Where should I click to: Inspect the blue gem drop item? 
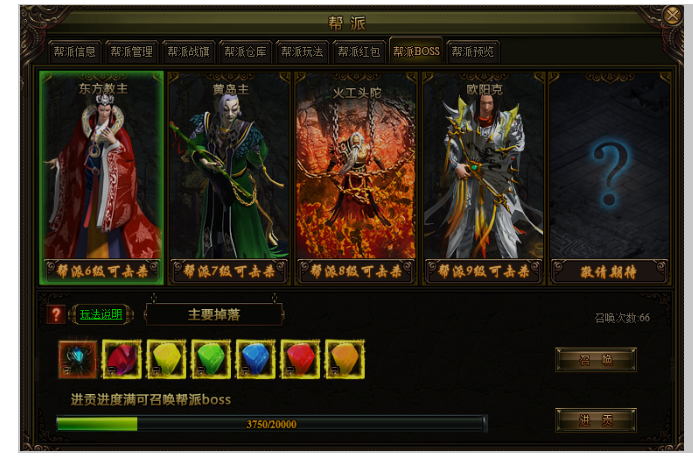pos(256,359)
